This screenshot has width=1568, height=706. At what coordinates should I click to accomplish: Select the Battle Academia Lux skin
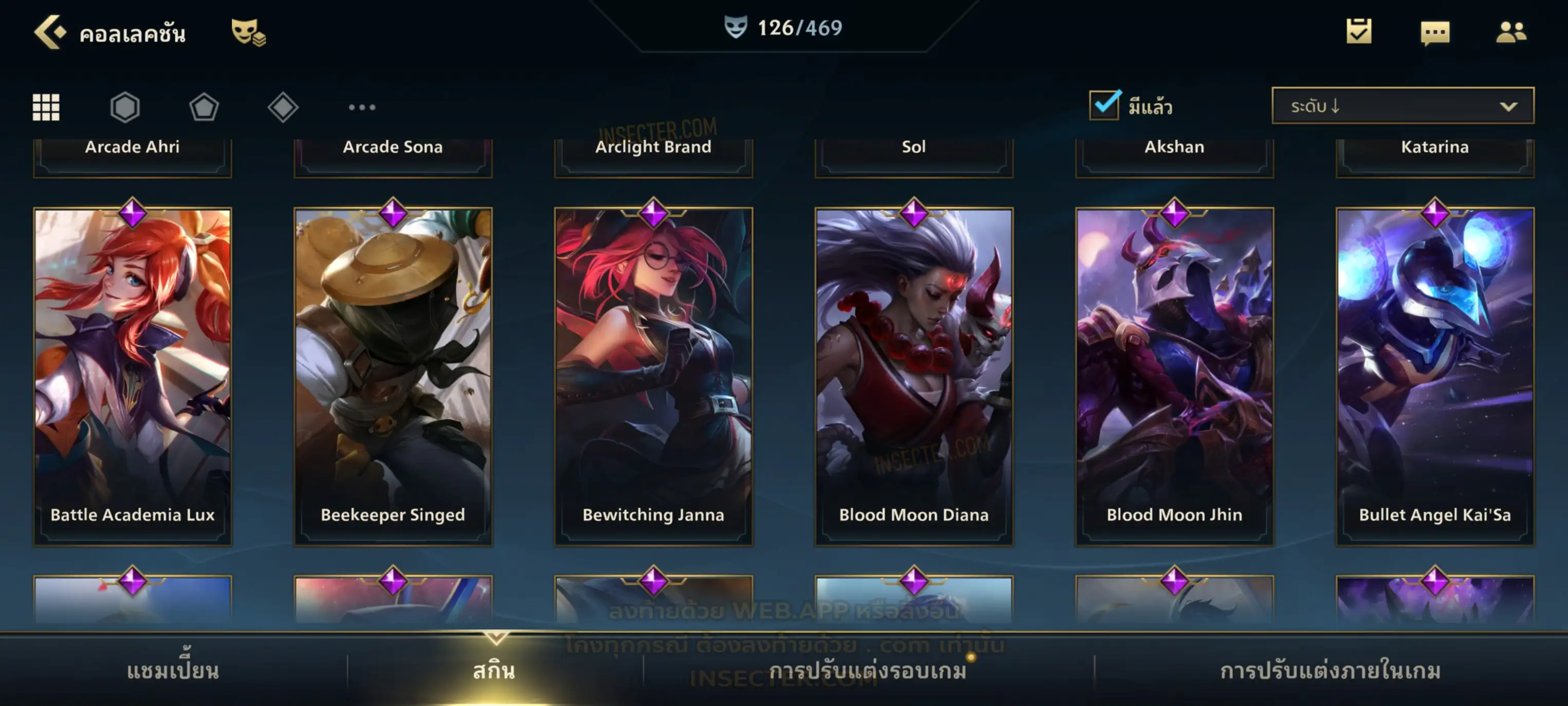(x=133, y=376)
